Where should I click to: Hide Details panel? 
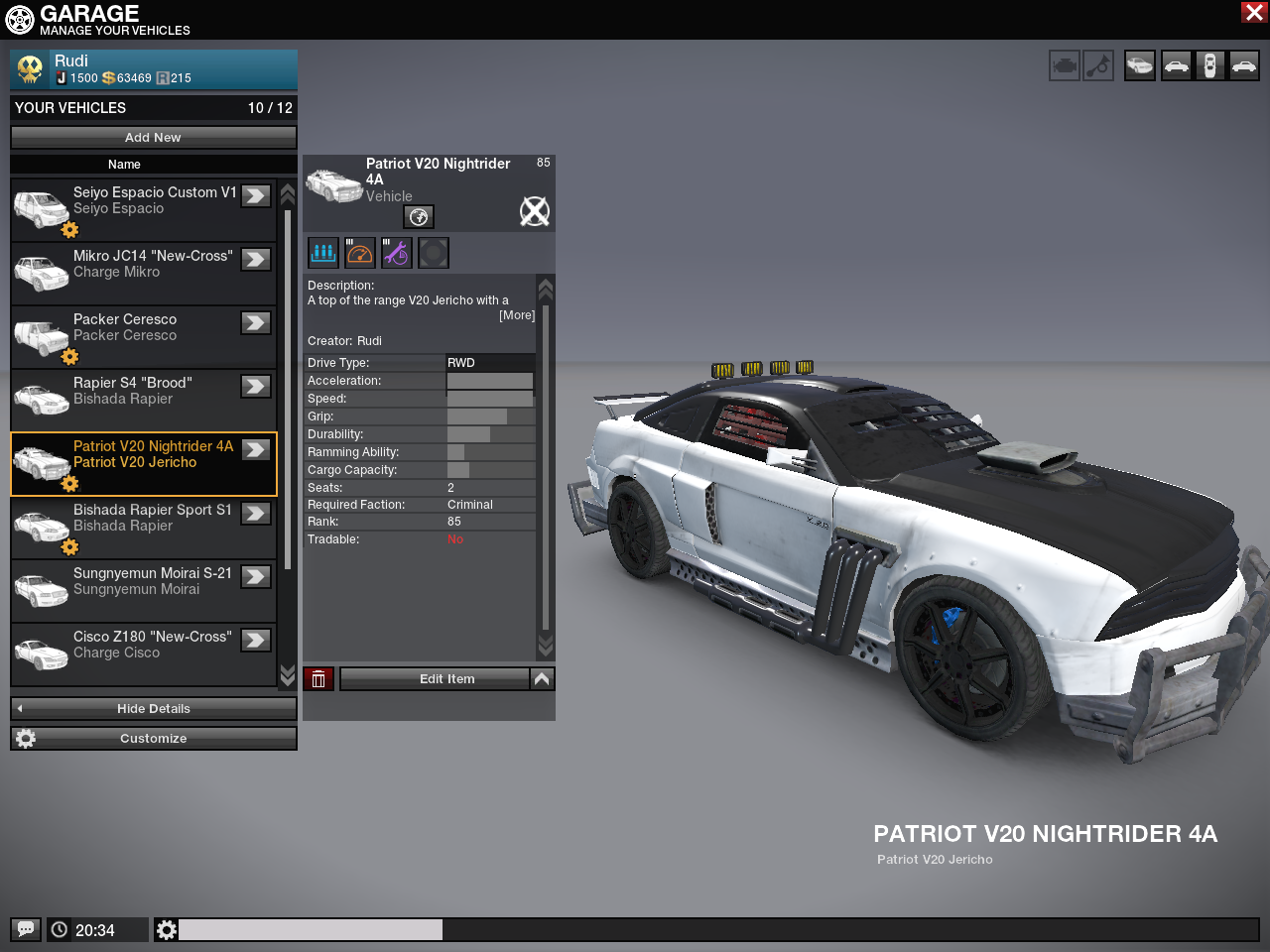coord(153,709)
